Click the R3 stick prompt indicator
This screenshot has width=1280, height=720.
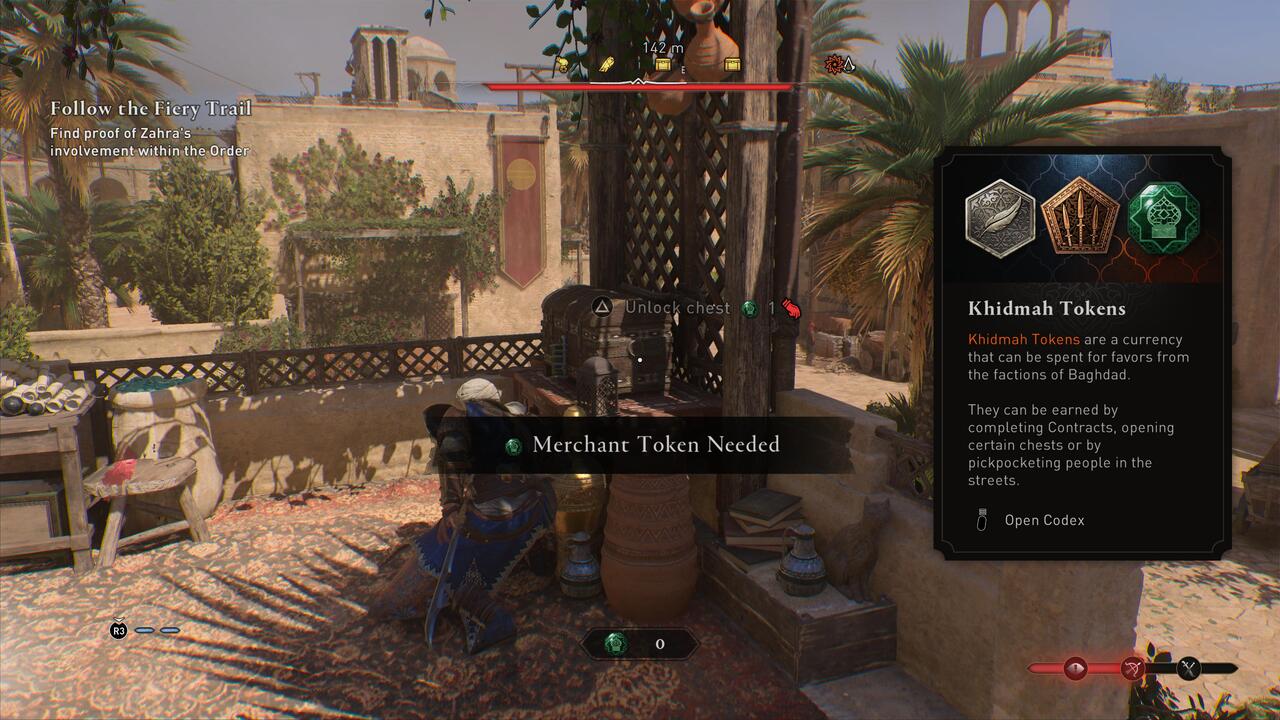click(117, 633)
